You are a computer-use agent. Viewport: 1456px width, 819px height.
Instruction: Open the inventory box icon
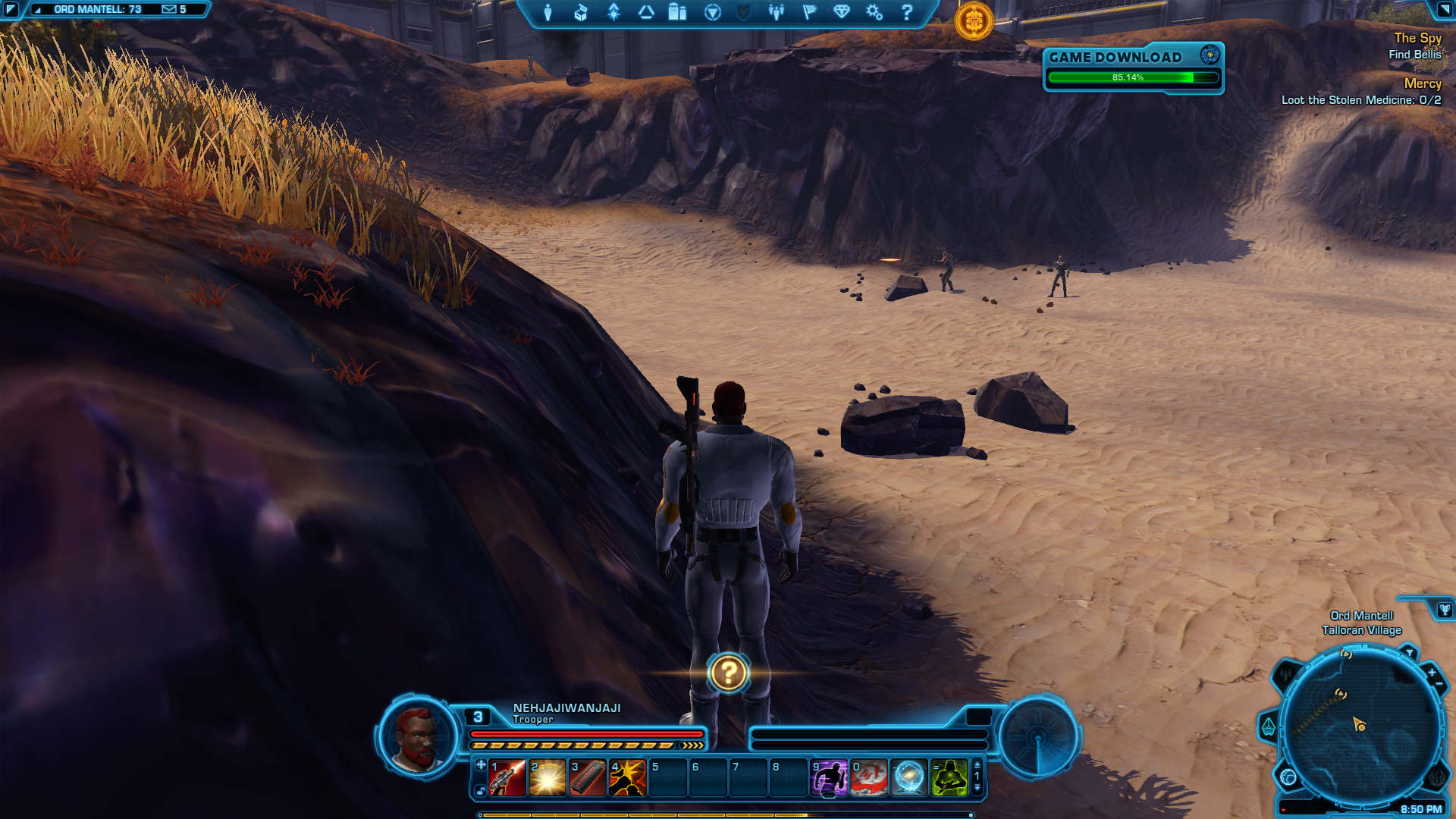[x=581, y=12]
